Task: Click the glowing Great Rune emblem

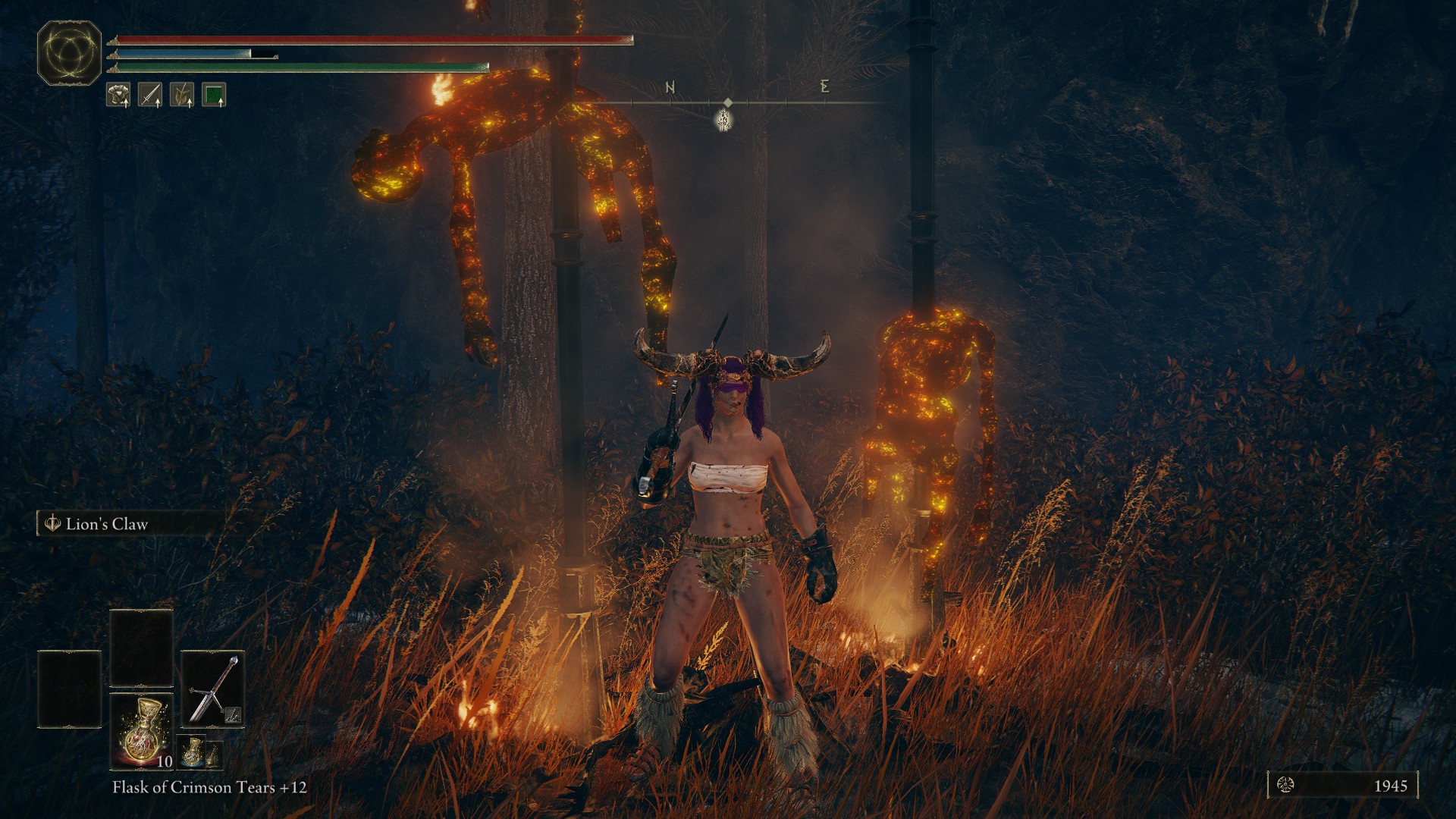Action: click(70, 53)
